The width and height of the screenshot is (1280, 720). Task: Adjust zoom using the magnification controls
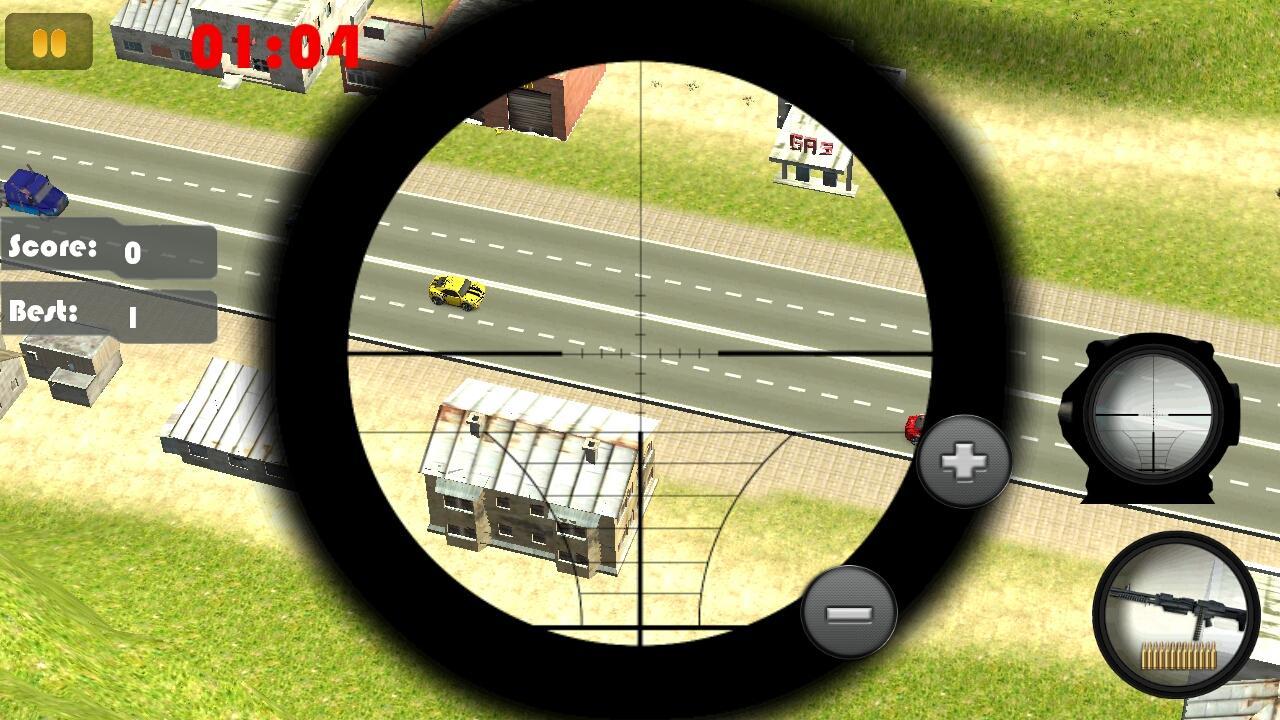click(963, 461)
